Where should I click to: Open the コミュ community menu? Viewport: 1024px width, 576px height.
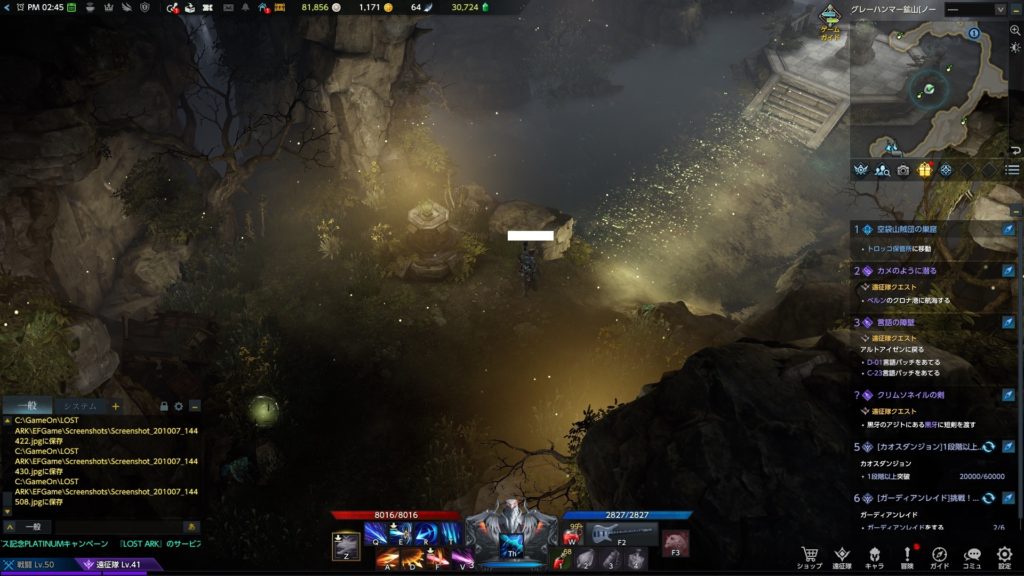click(972, 557)
